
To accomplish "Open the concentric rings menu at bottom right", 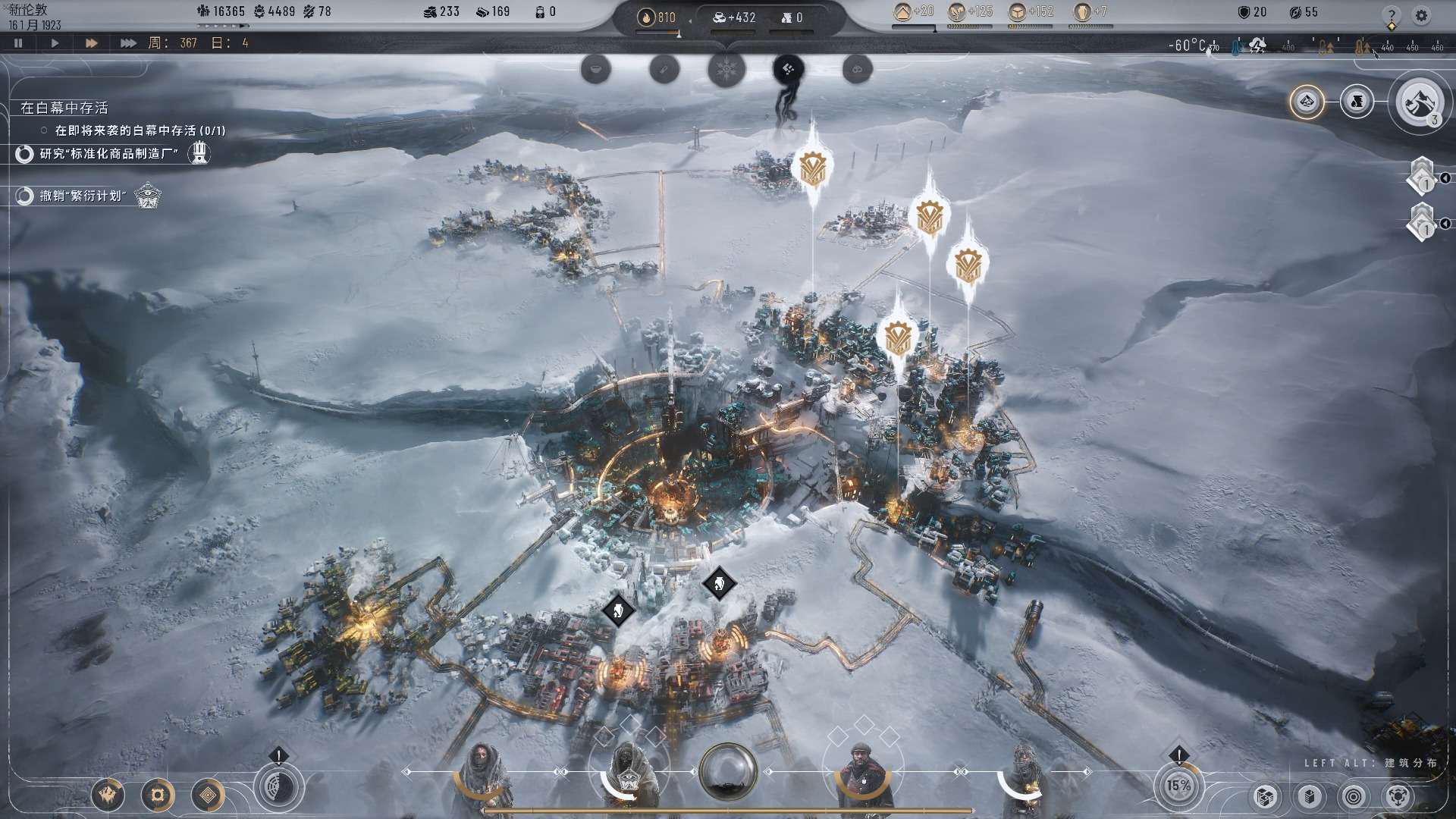I will point(1354,796).
